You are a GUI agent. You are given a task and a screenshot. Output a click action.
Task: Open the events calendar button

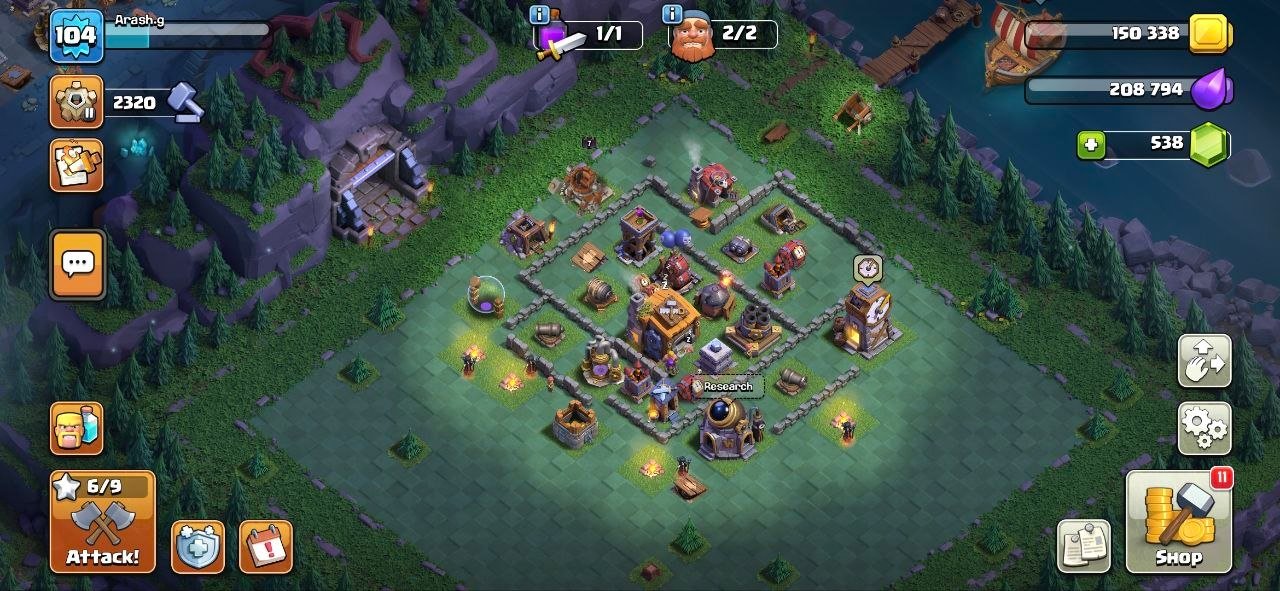pos(266,547)
